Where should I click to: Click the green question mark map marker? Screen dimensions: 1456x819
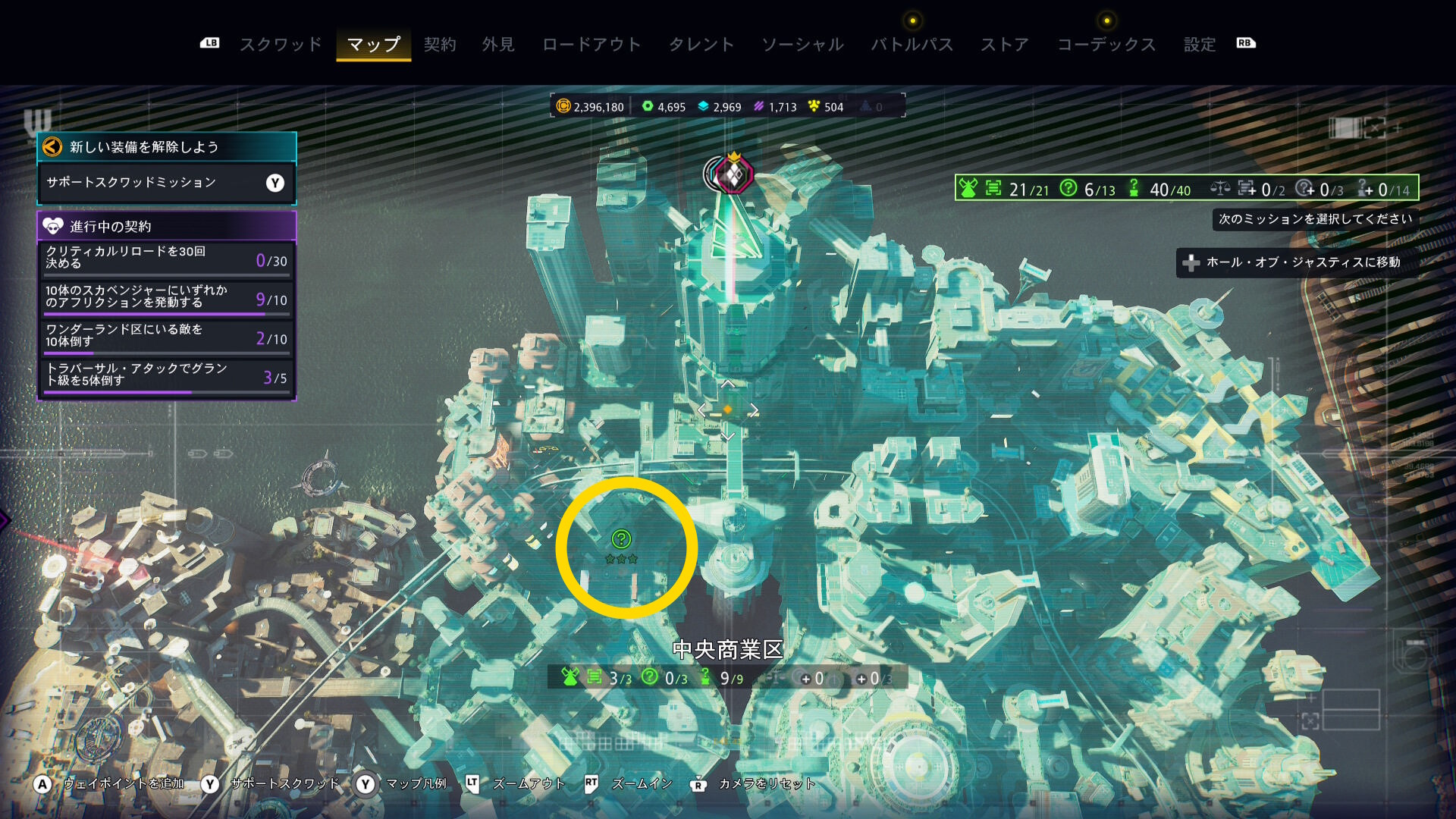click(x=621, y=539)
